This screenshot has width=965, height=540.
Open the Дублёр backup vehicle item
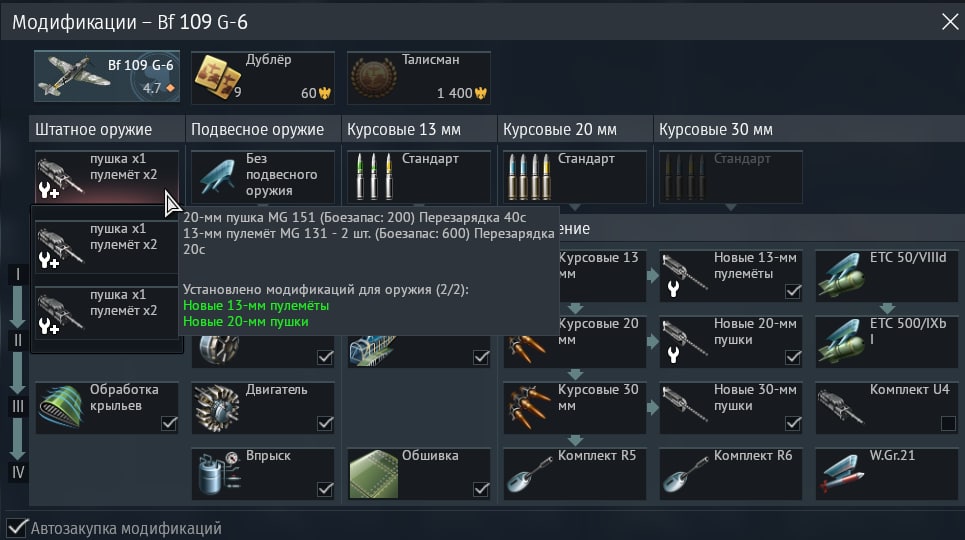pyautogui.click(x=262, y=77)
